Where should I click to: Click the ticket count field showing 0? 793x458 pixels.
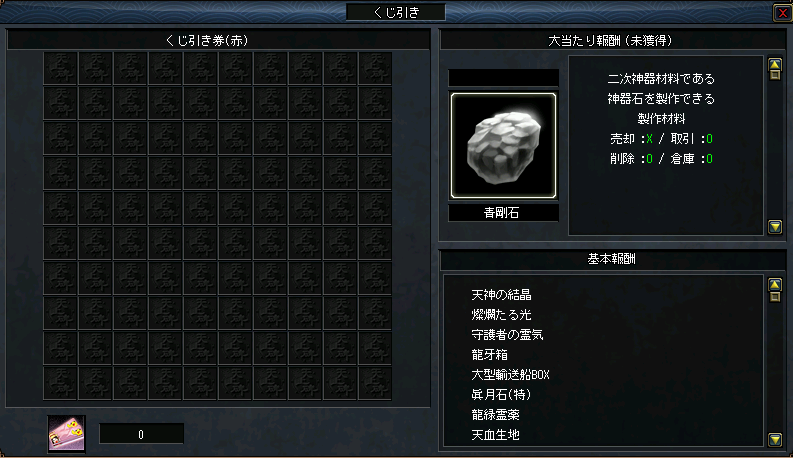[x=141, y=434]
